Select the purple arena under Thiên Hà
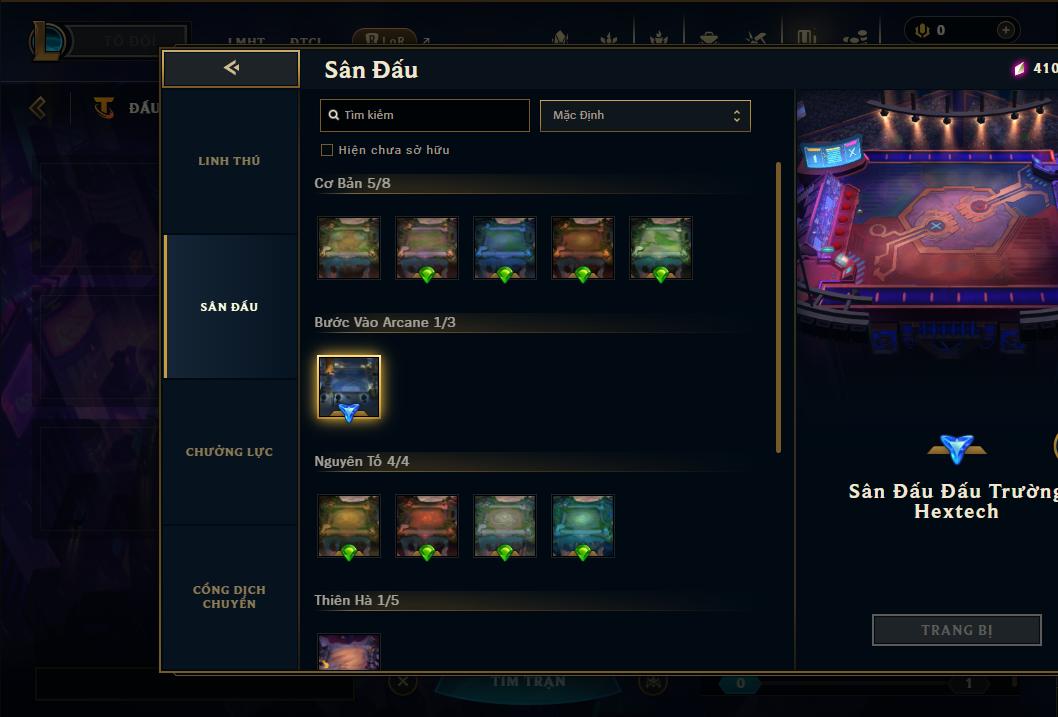Image resolution: width=1058 pixels, height=717 pixels. pyautogui.click(x=349, y=651)
